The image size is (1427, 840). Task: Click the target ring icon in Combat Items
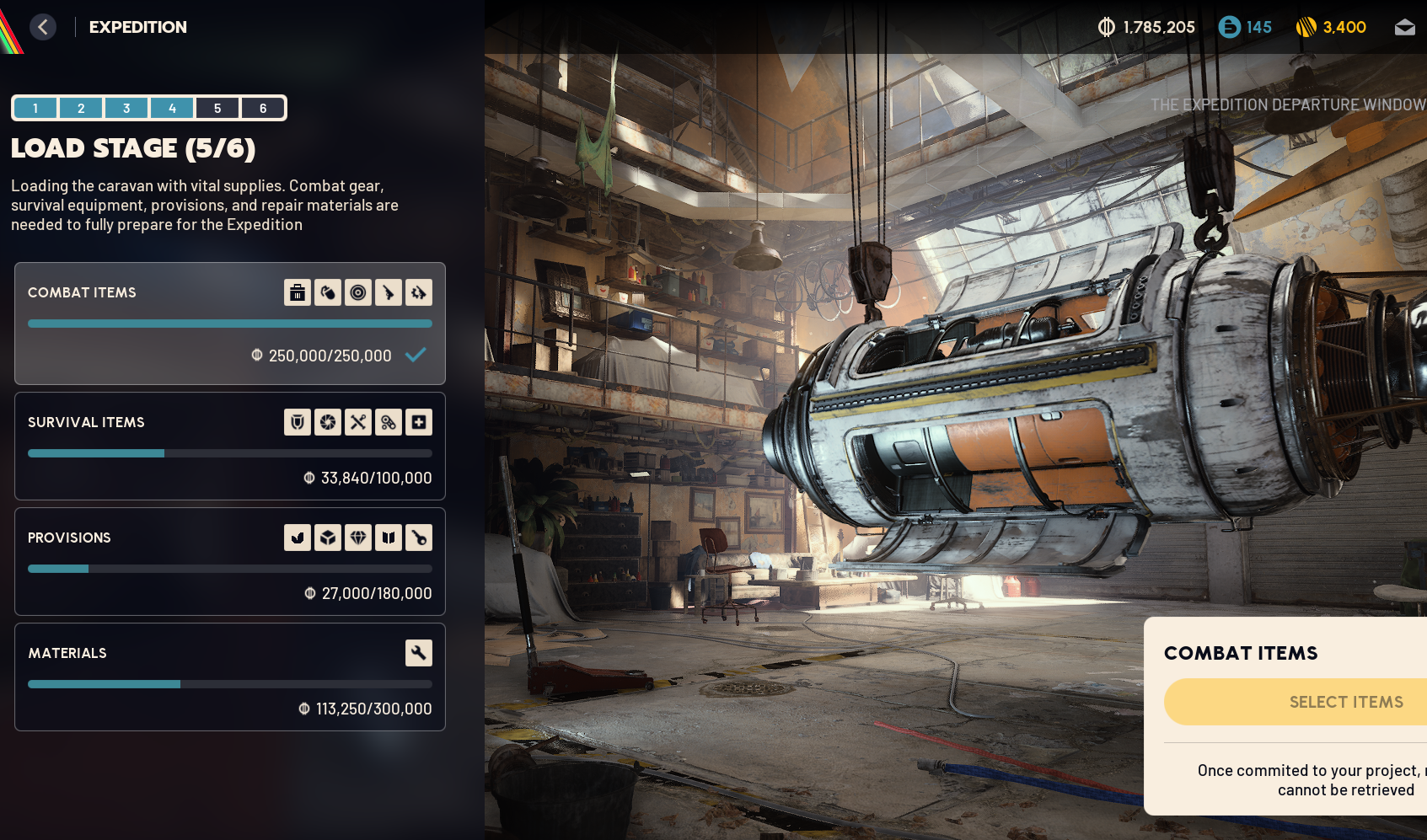pyautogui.click(x=358, y=292)
